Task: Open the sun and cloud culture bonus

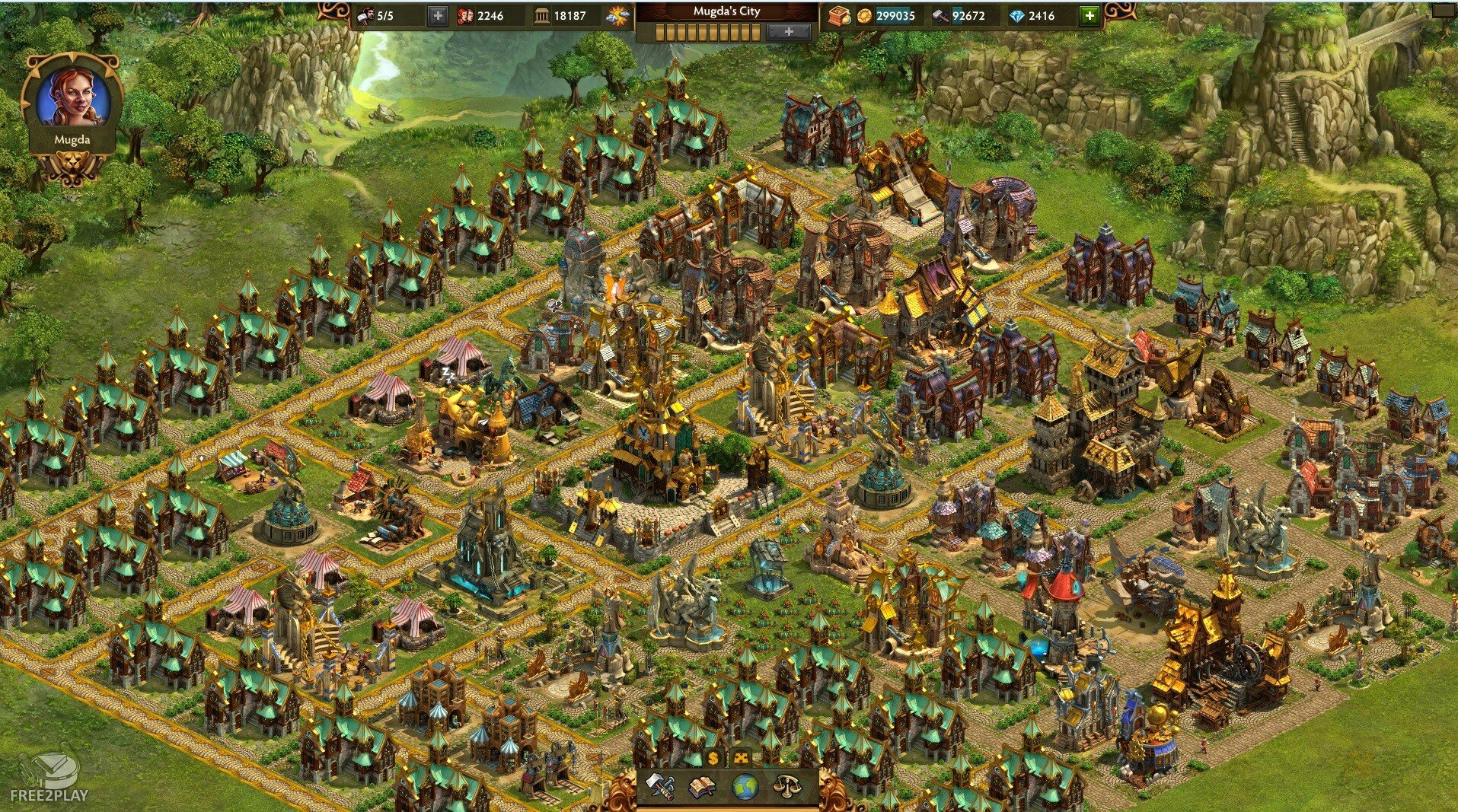Action: [617, 15]
